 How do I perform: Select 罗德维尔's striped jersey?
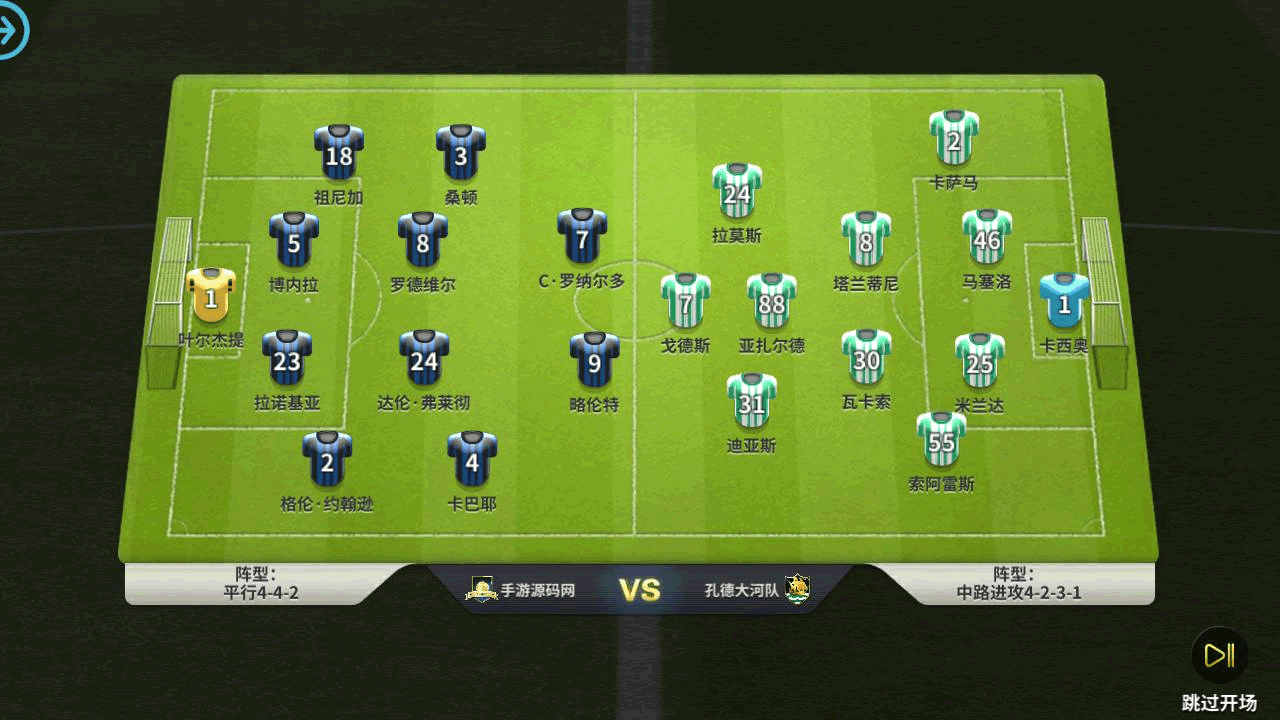pos(423,241)
